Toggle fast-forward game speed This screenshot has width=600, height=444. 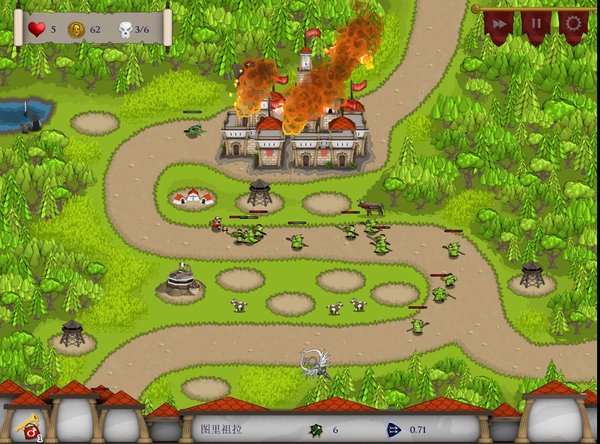(498, 24)
